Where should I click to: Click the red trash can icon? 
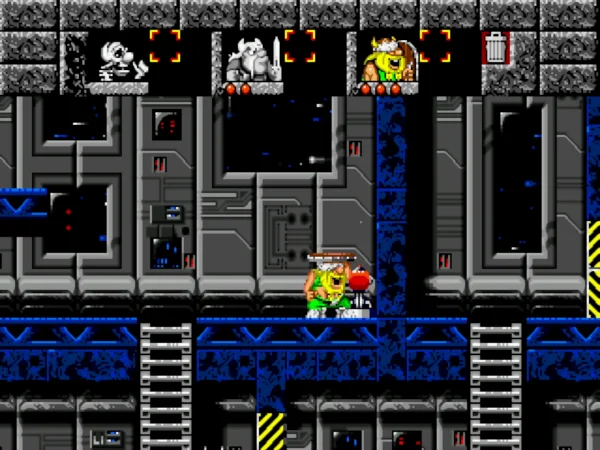495,48
